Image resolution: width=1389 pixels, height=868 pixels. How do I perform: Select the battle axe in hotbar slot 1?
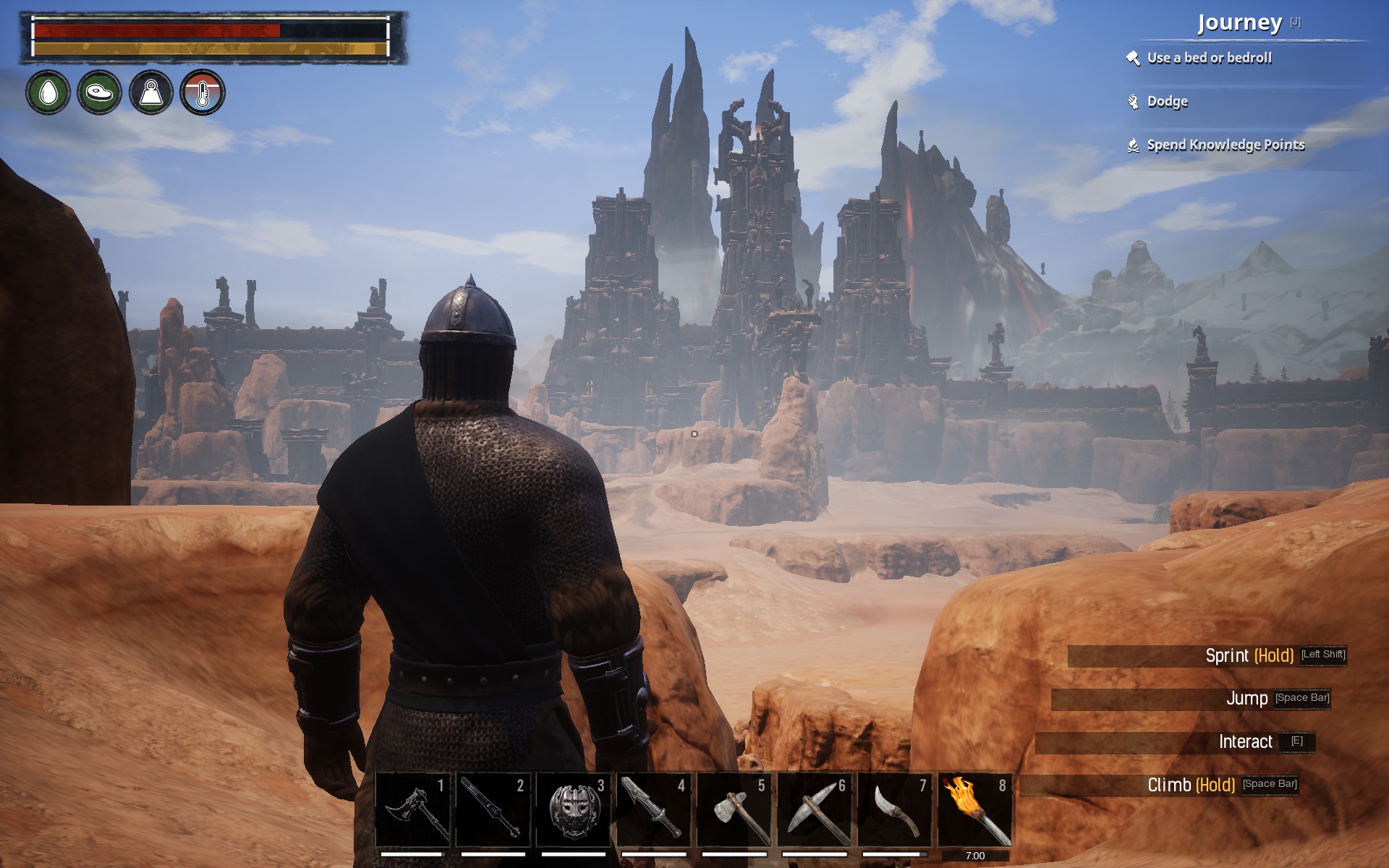coord(413,809)
